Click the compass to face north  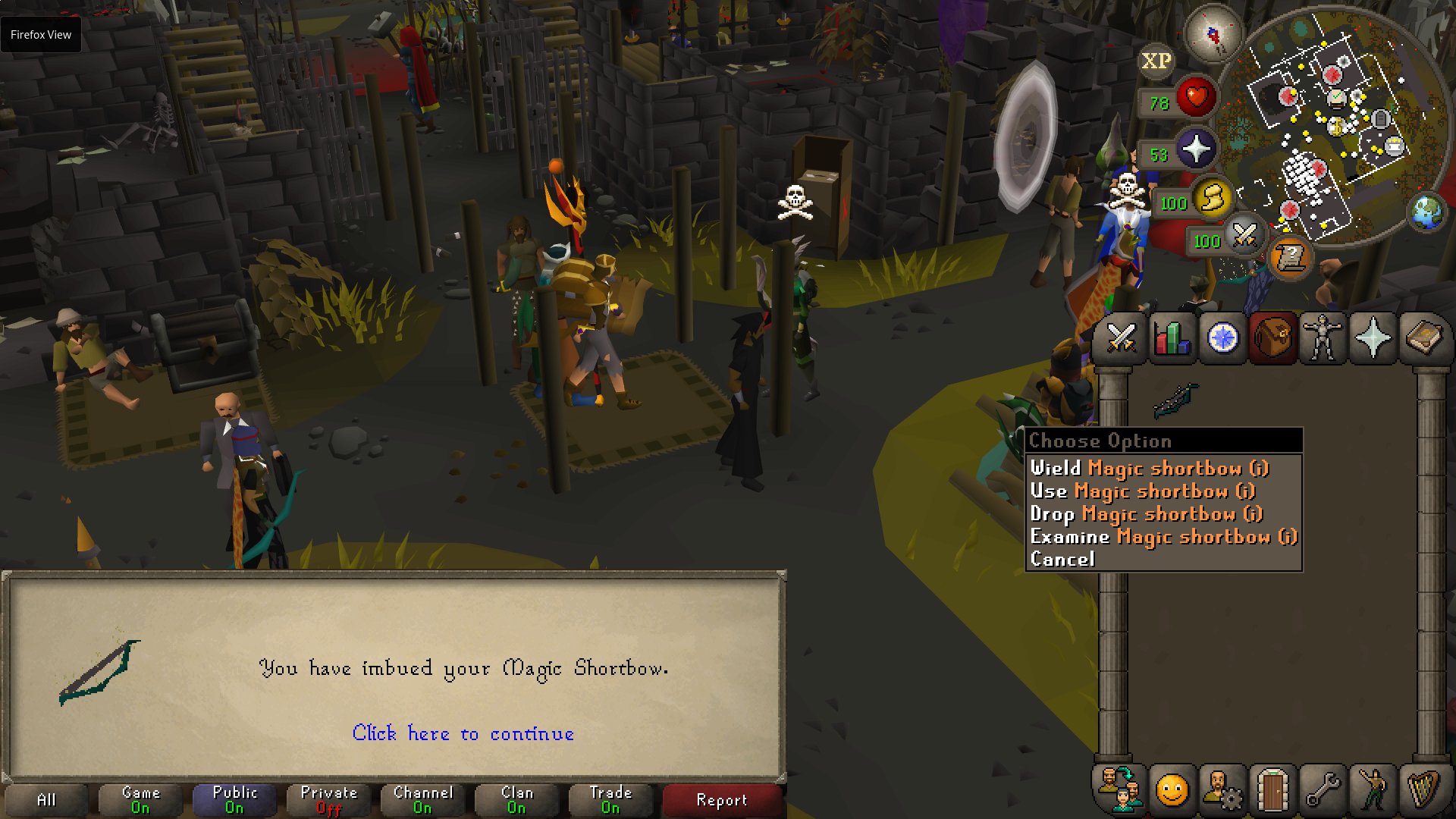coord(1213,34)
